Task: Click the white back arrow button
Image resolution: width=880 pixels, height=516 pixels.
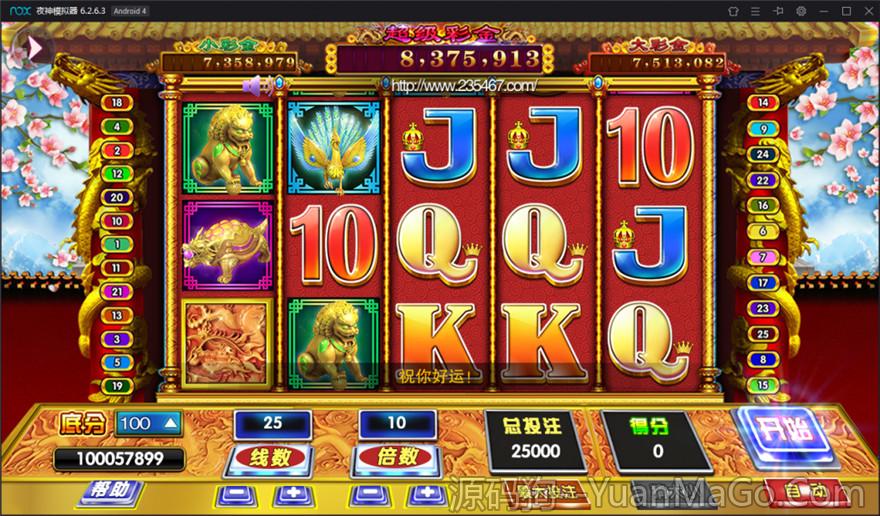Action: click(33, 47)
